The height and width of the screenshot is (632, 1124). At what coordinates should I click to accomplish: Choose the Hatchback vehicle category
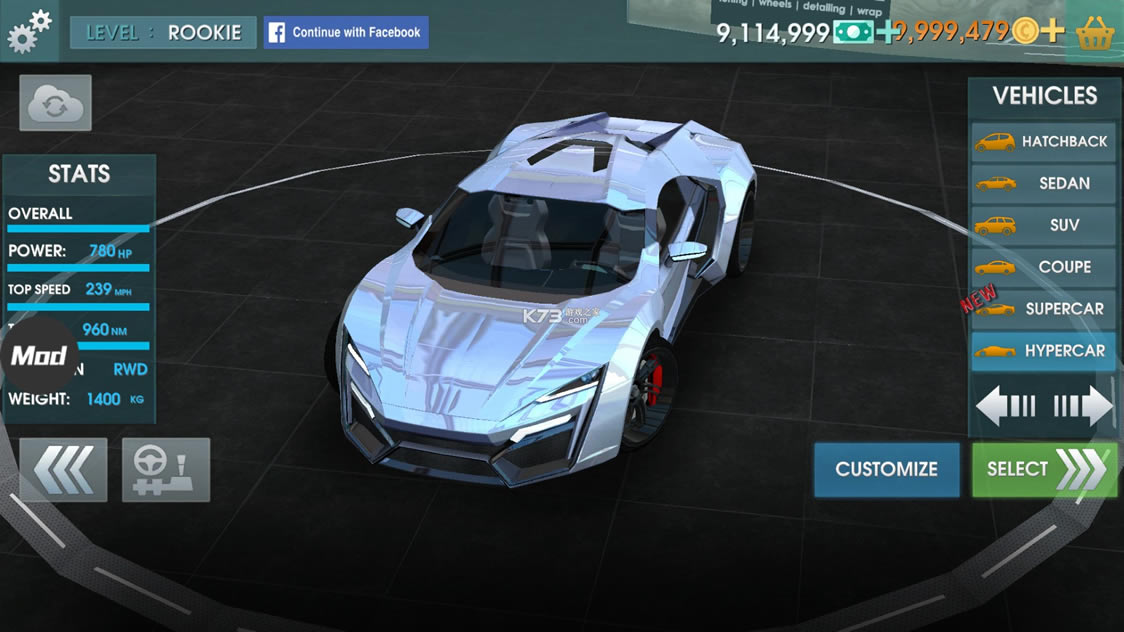tap(1044, 142)
